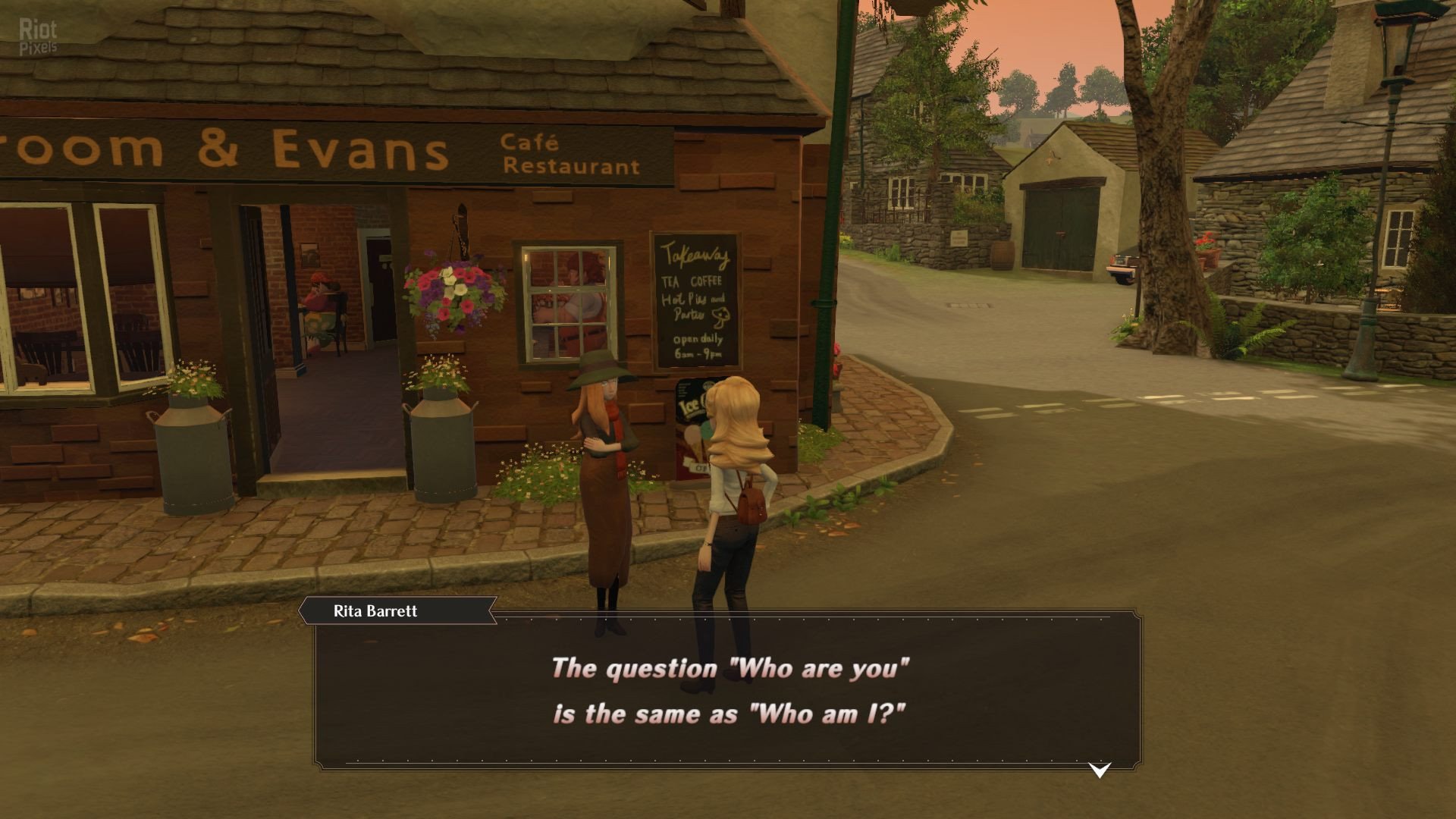Viewport: 1456px width, 819px height.
Task: Advance dialogue with the white arrow indicator
Action: (1099, 770)
